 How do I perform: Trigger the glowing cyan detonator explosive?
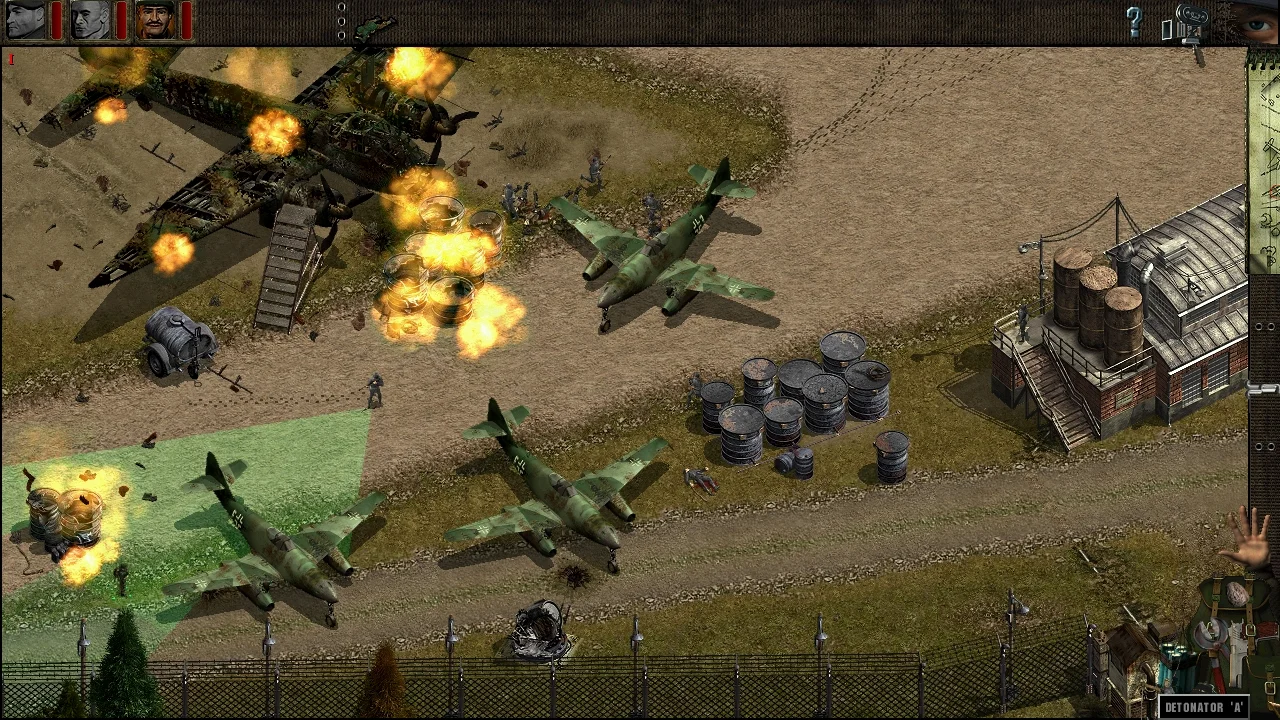click(1176, 660)
